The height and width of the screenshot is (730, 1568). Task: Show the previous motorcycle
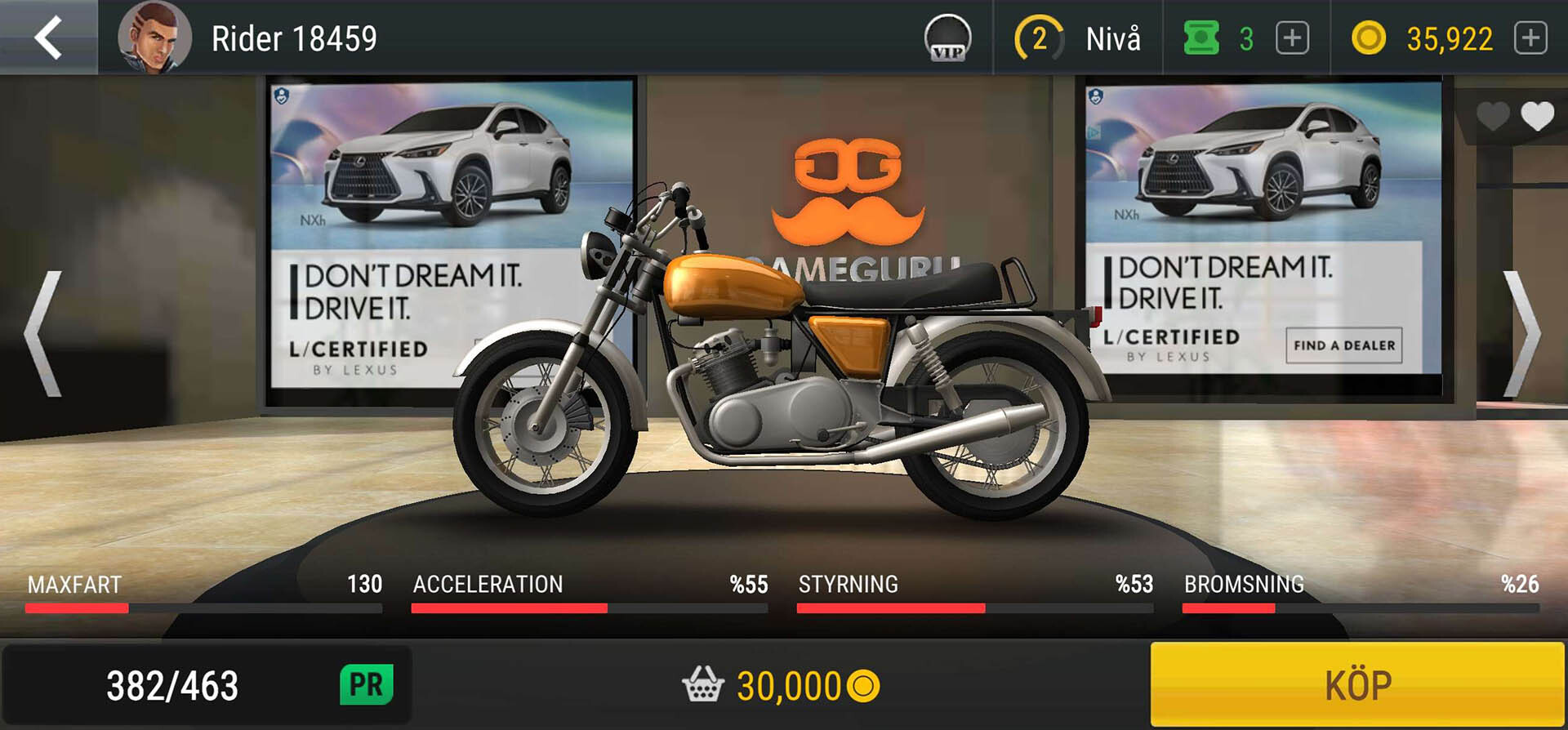click(43, 334)
